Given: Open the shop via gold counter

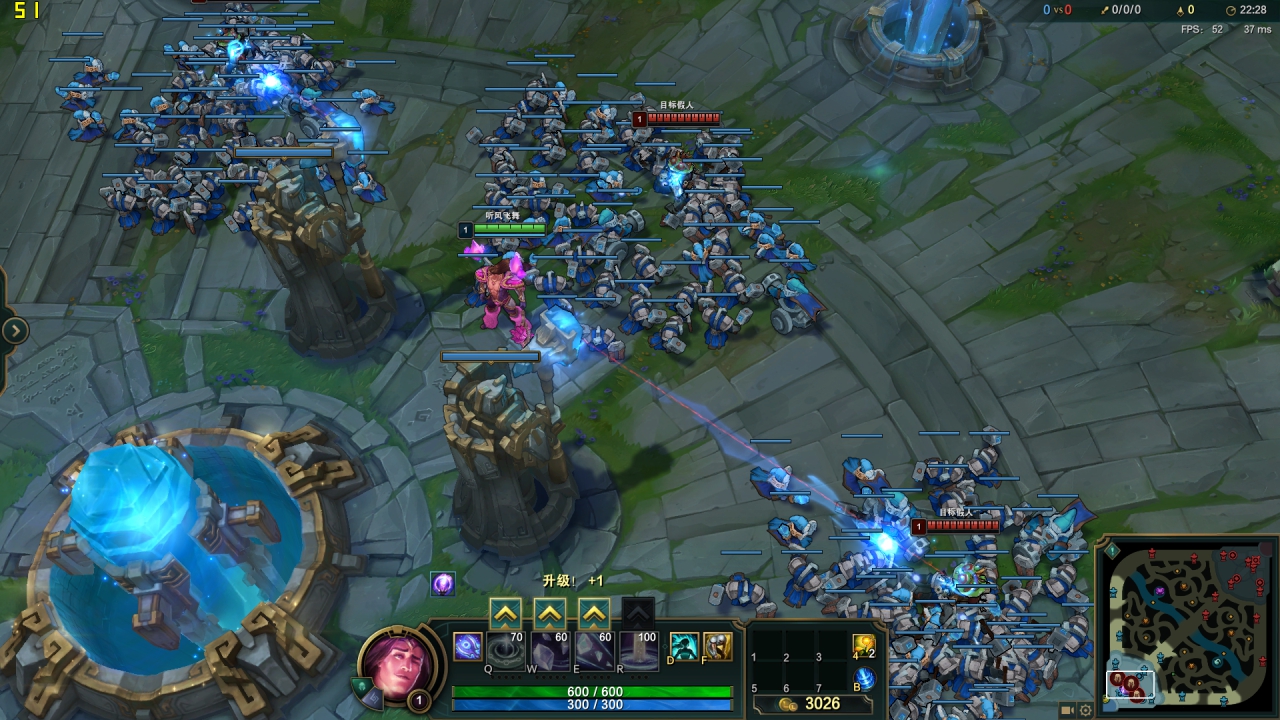Looking at the screenshot, I should 812,704.
